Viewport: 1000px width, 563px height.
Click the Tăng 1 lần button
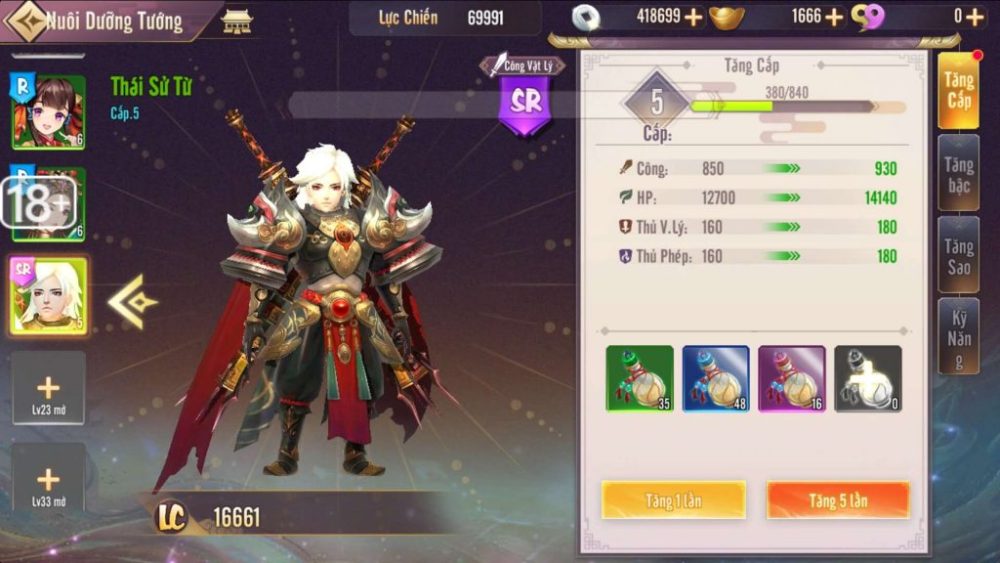click(x=673, y=500)
